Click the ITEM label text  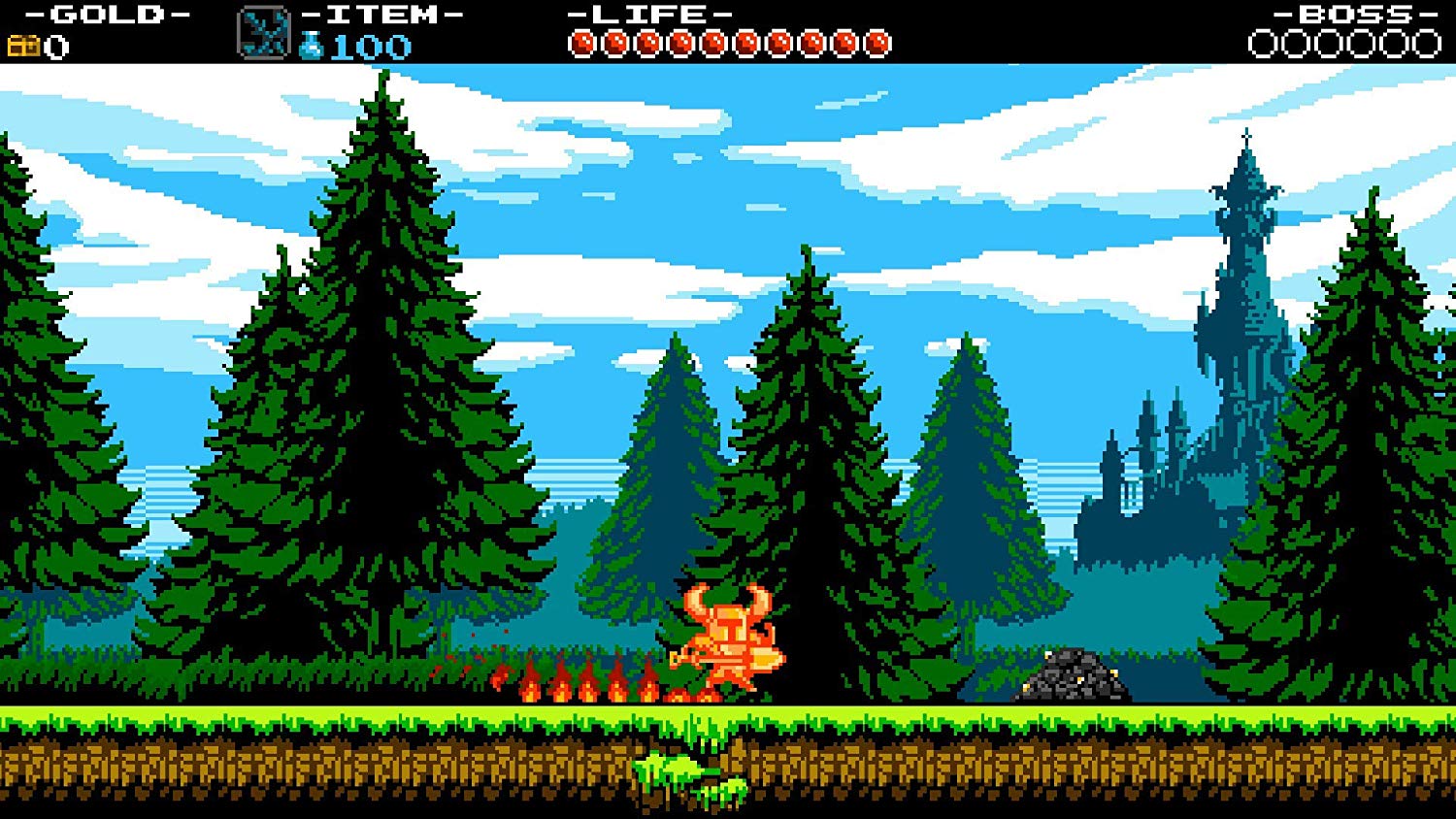(381, 14)
